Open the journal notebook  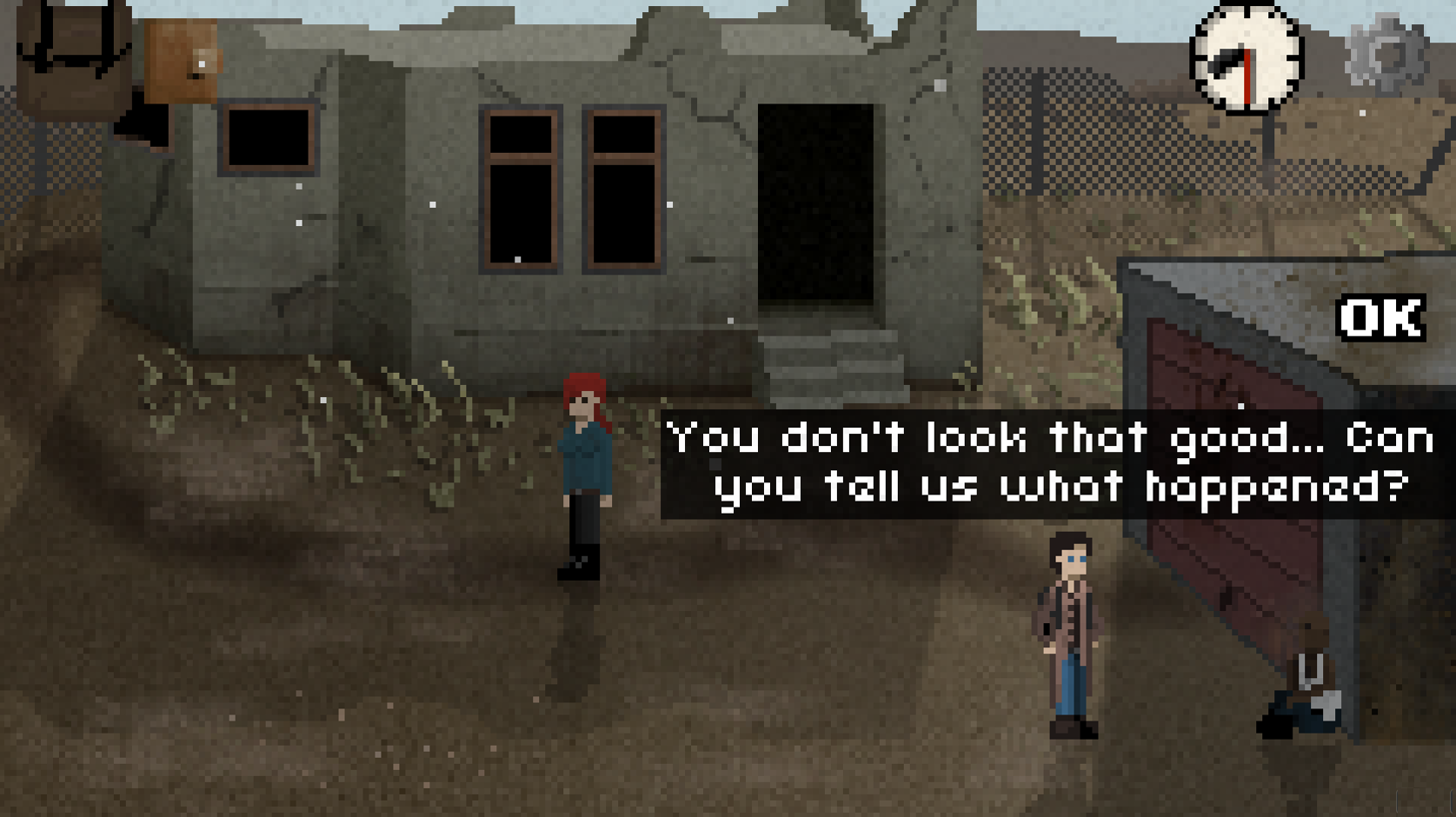[x=178, y=61]
